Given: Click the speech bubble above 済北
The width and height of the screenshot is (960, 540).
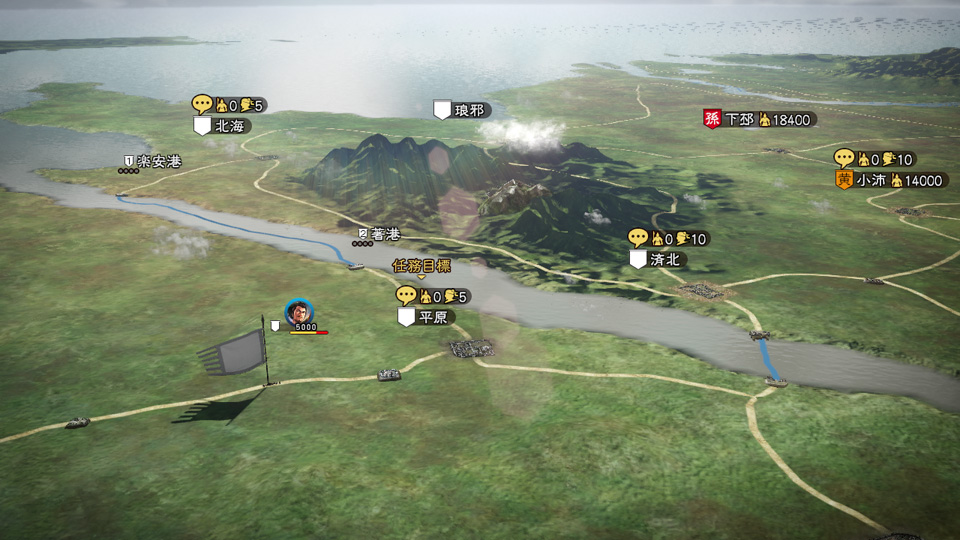Looking at the screenshot, I should click(x=639, y=238).
